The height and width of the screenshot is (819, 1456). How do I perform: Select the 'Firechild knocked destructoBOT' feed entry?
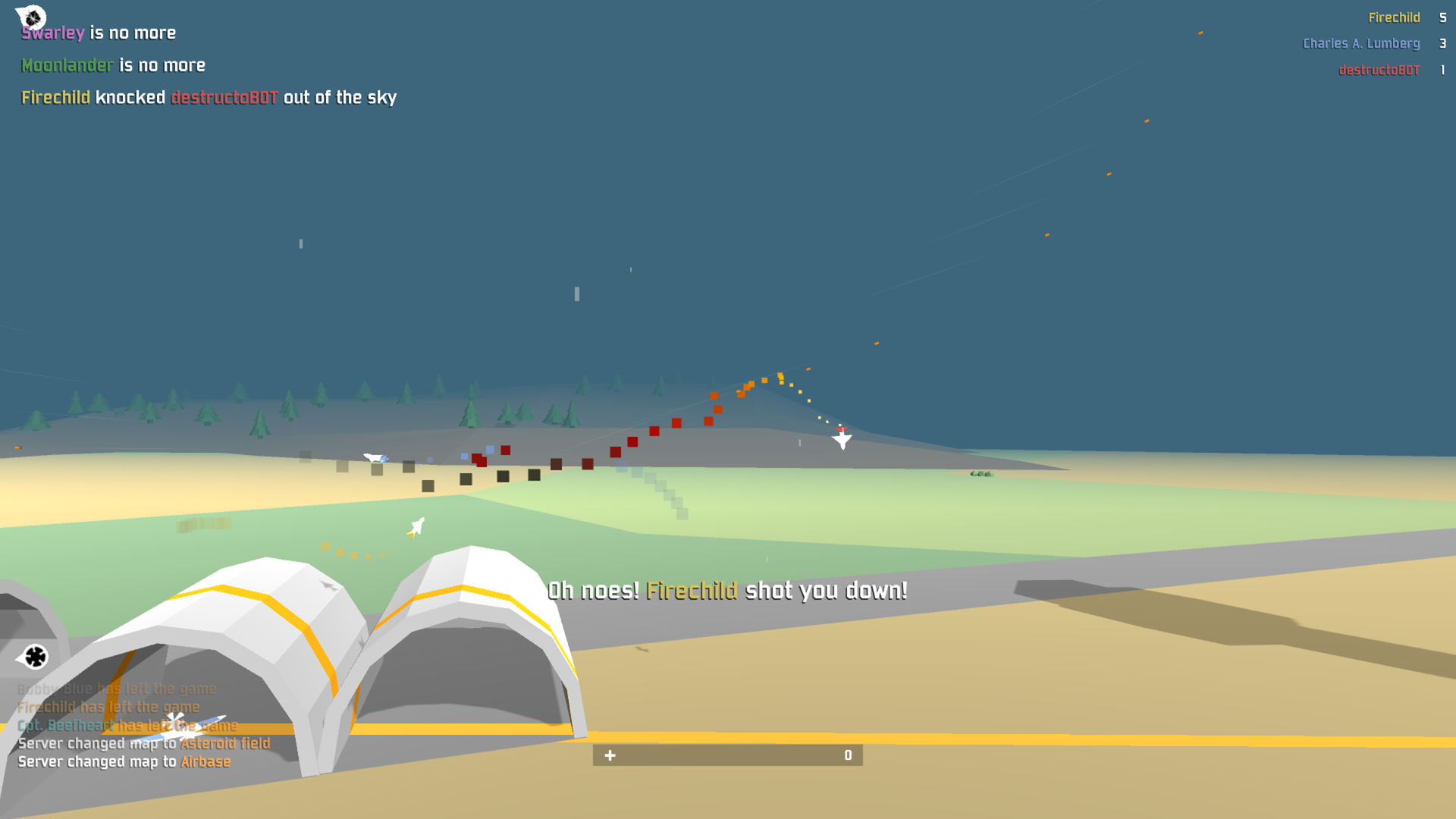coord(209,97)
